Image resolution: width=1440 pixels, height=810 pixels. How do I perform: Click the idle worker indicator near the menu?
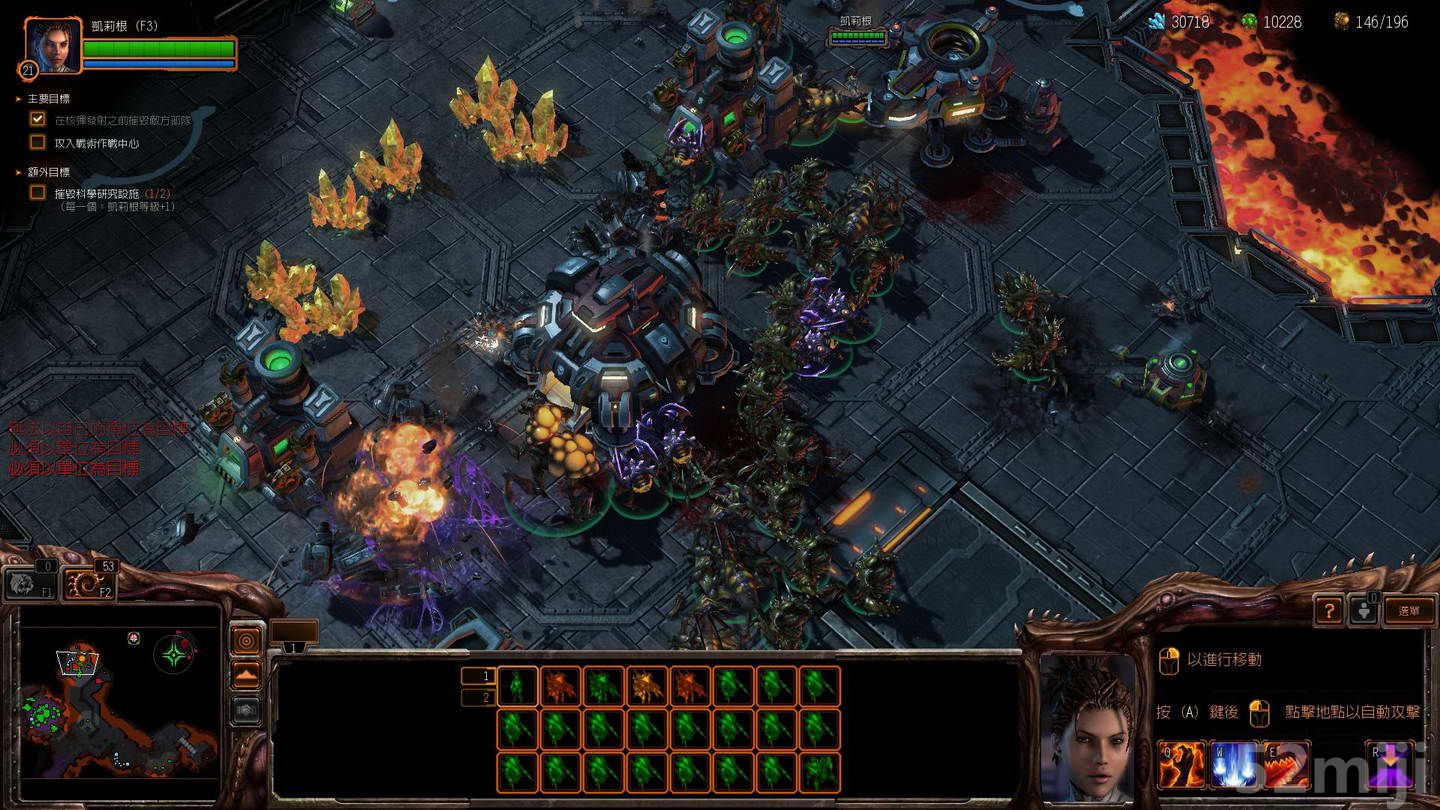pos(1363,611)
